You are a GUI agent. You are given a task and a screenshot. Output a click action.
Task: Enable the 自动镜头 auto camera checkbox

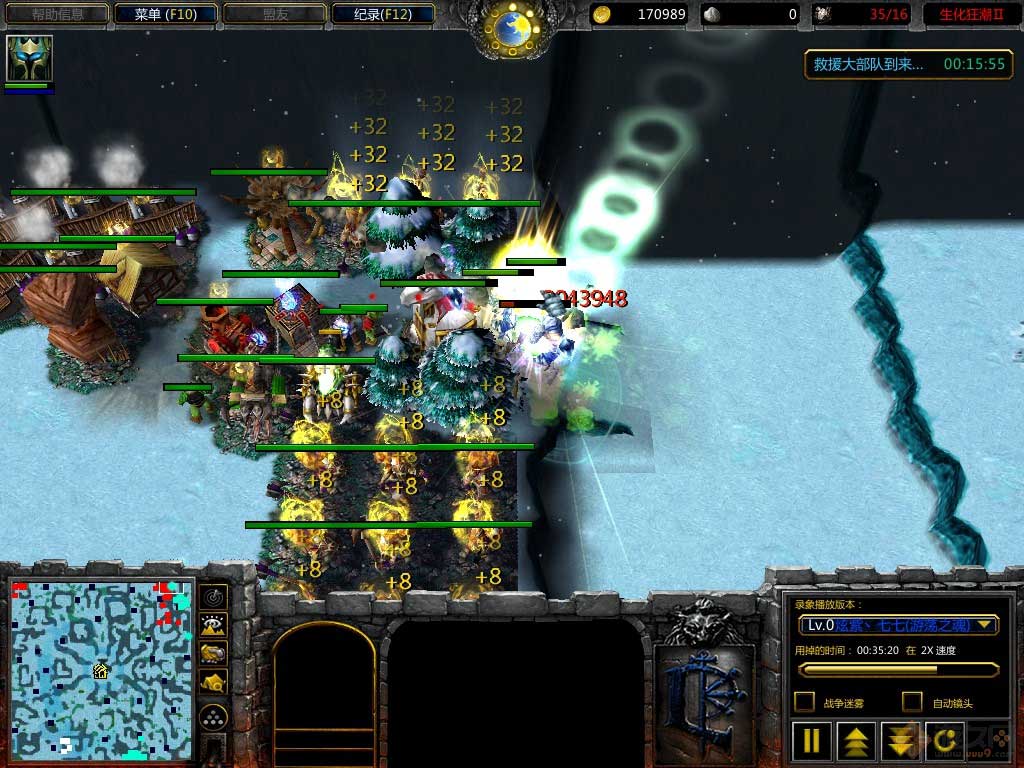coord(912,702)
